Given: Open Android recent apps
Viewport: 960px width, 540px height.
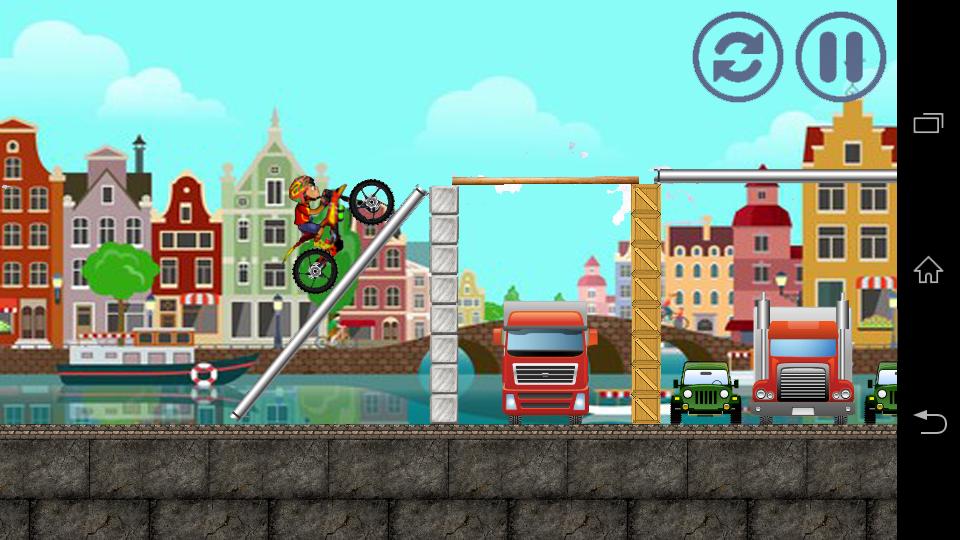Looking at the screenshot, I should pyautogui.click(x=928, y=123).
